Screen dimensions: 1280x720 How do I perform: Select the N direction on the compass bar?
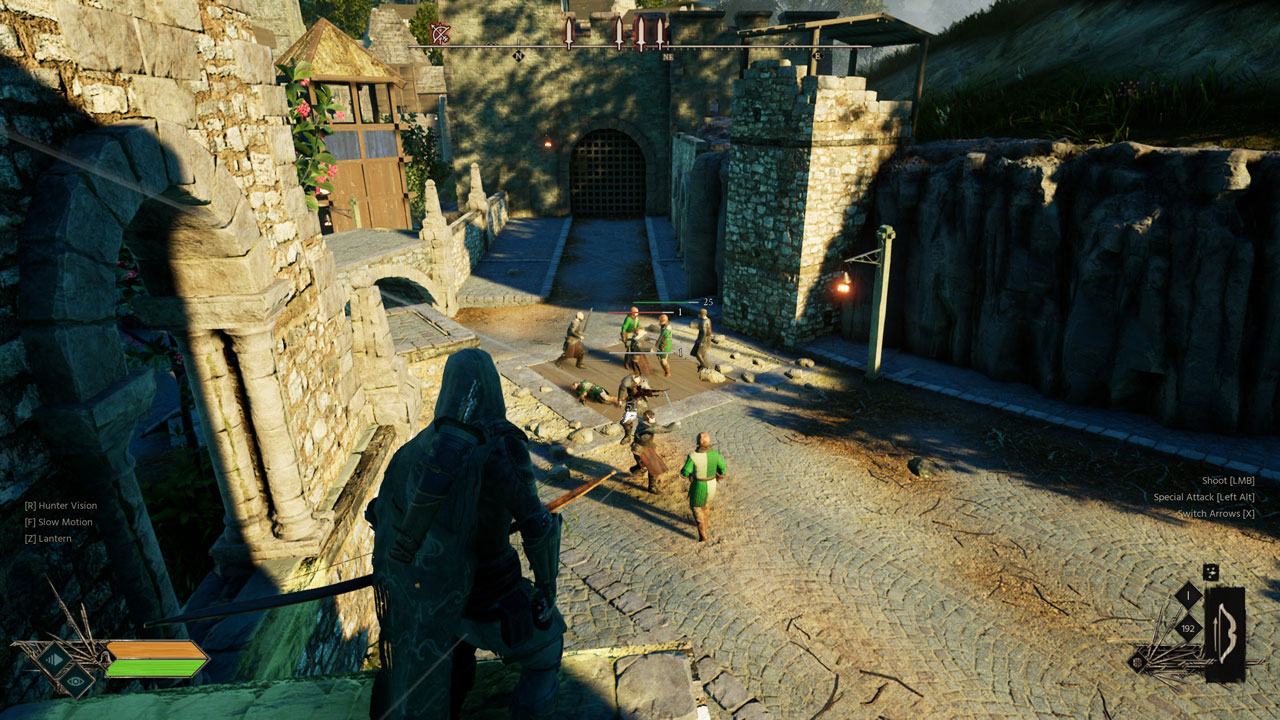pos(517,56)
